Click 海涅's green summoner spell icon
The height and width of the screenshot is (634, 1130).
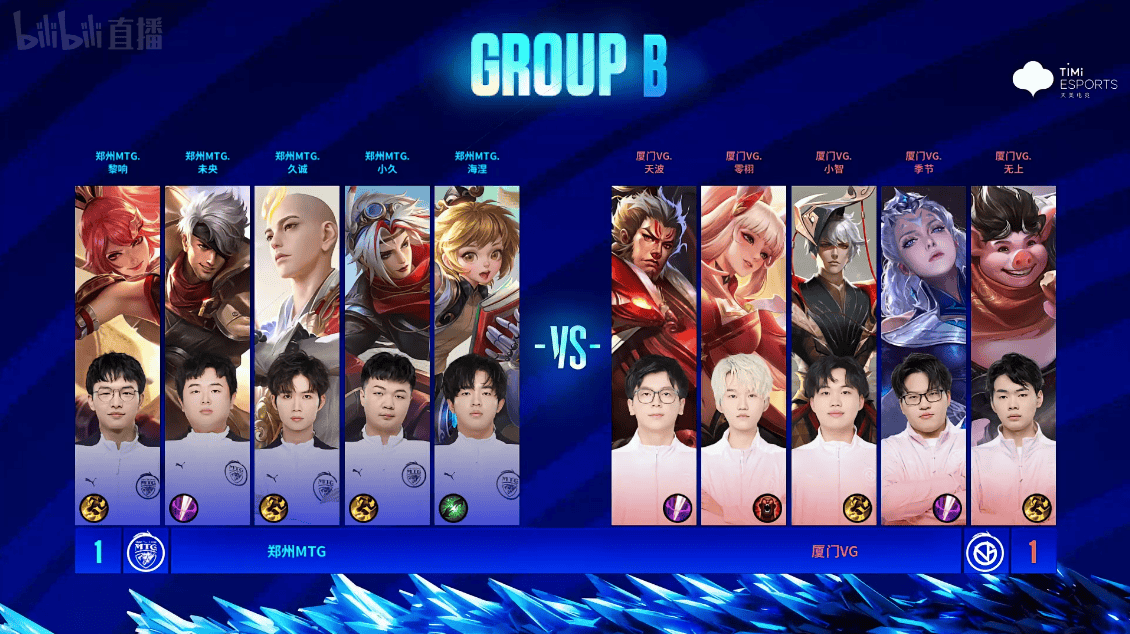pos(453,508)
